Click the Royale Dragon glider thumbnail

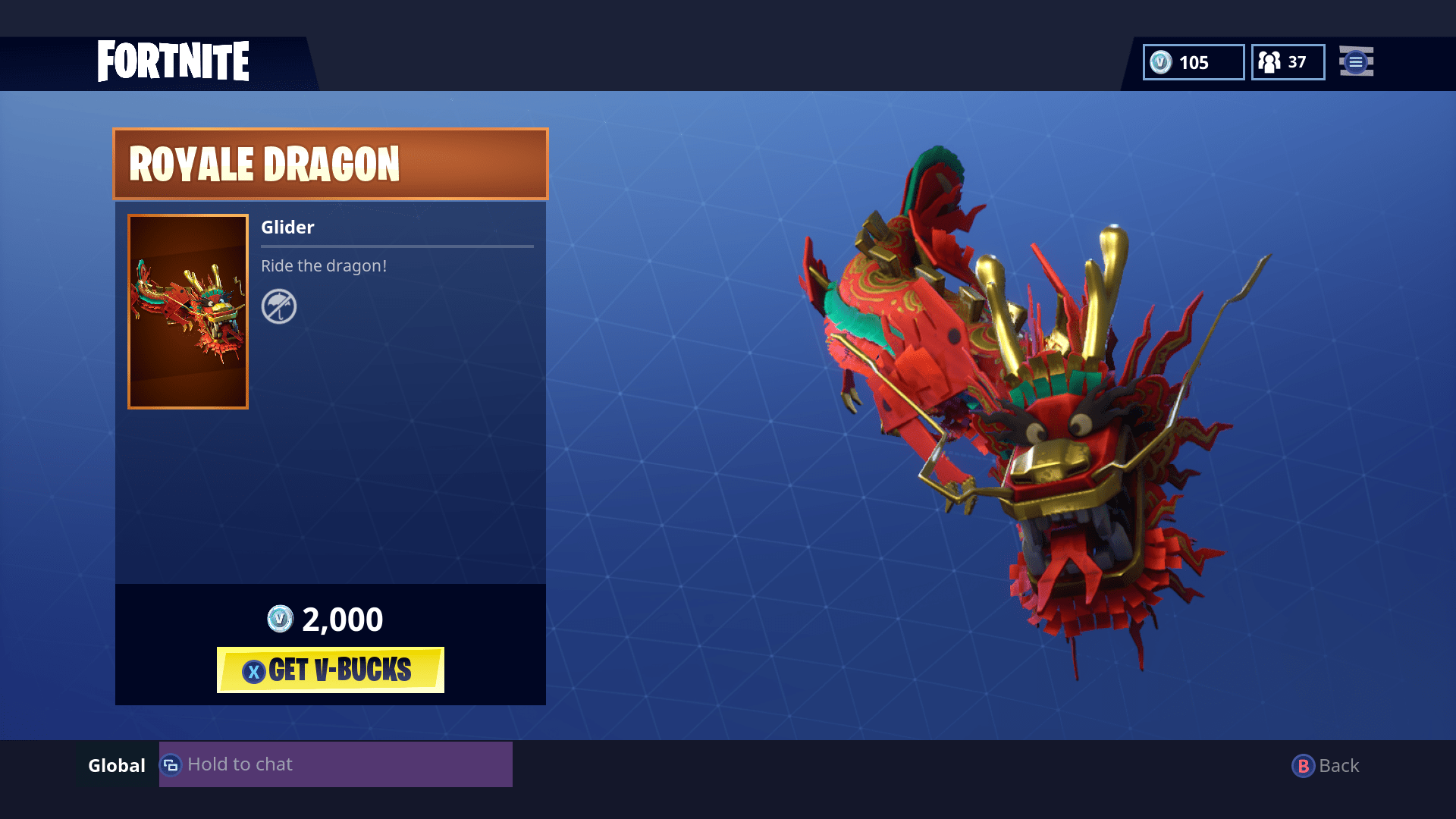point(187,311)
